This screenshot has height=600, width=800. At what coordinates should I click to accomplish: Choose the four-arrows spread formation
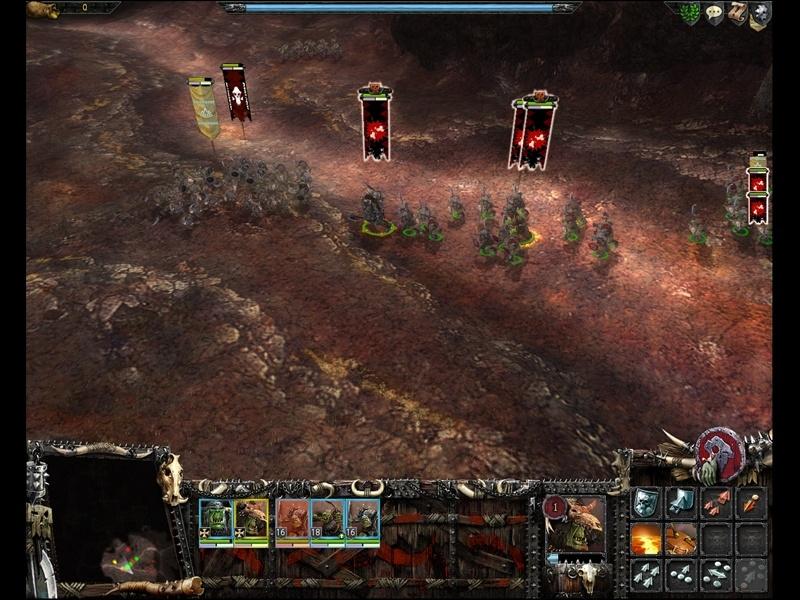[646, 574]
